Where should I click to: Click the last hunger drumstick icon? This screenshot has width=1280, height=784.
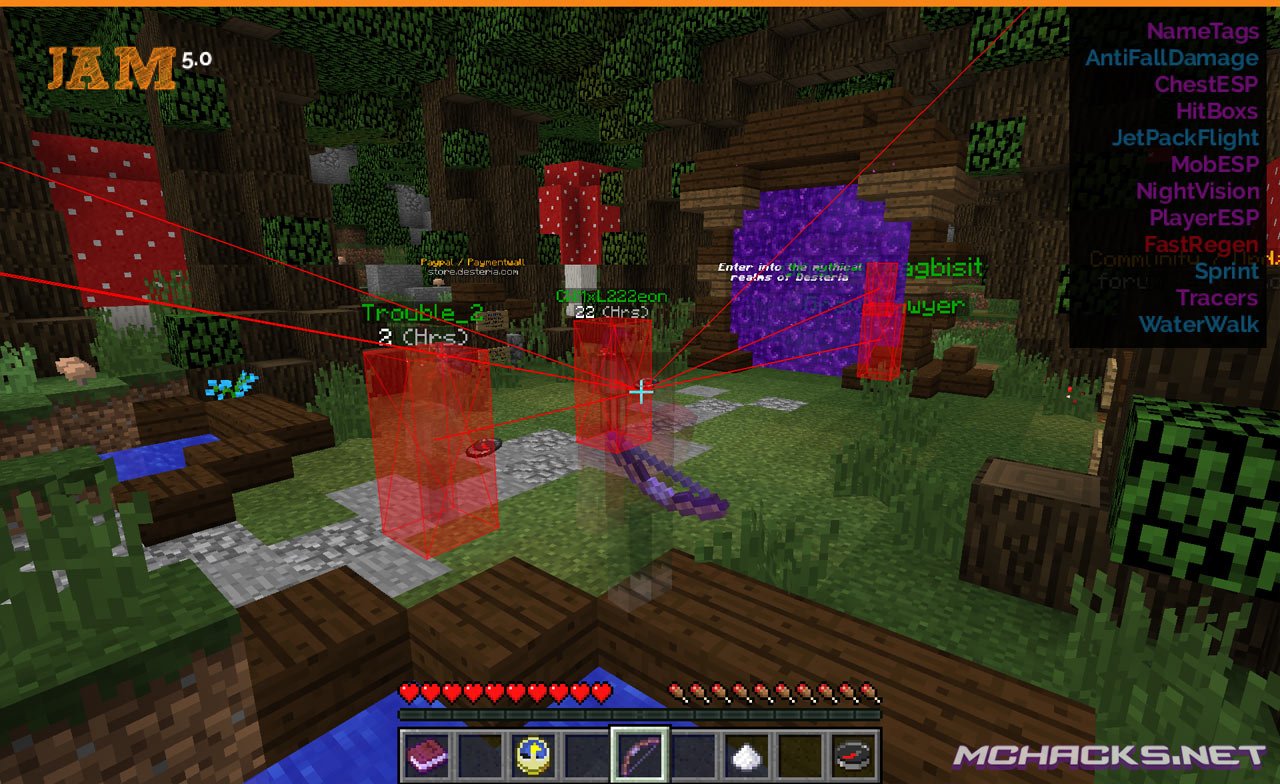[871, 690]
